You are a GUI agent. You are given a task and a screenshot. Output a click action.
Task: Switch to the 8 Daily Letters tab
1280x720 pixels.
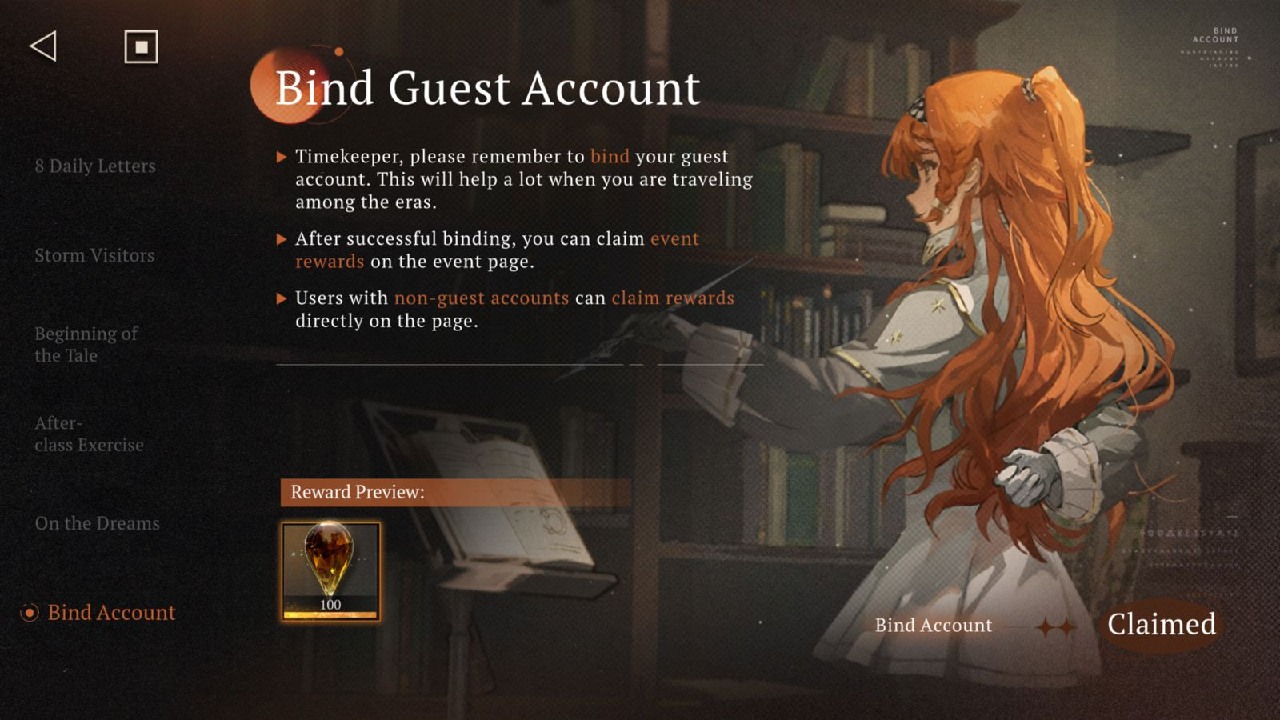97,166
